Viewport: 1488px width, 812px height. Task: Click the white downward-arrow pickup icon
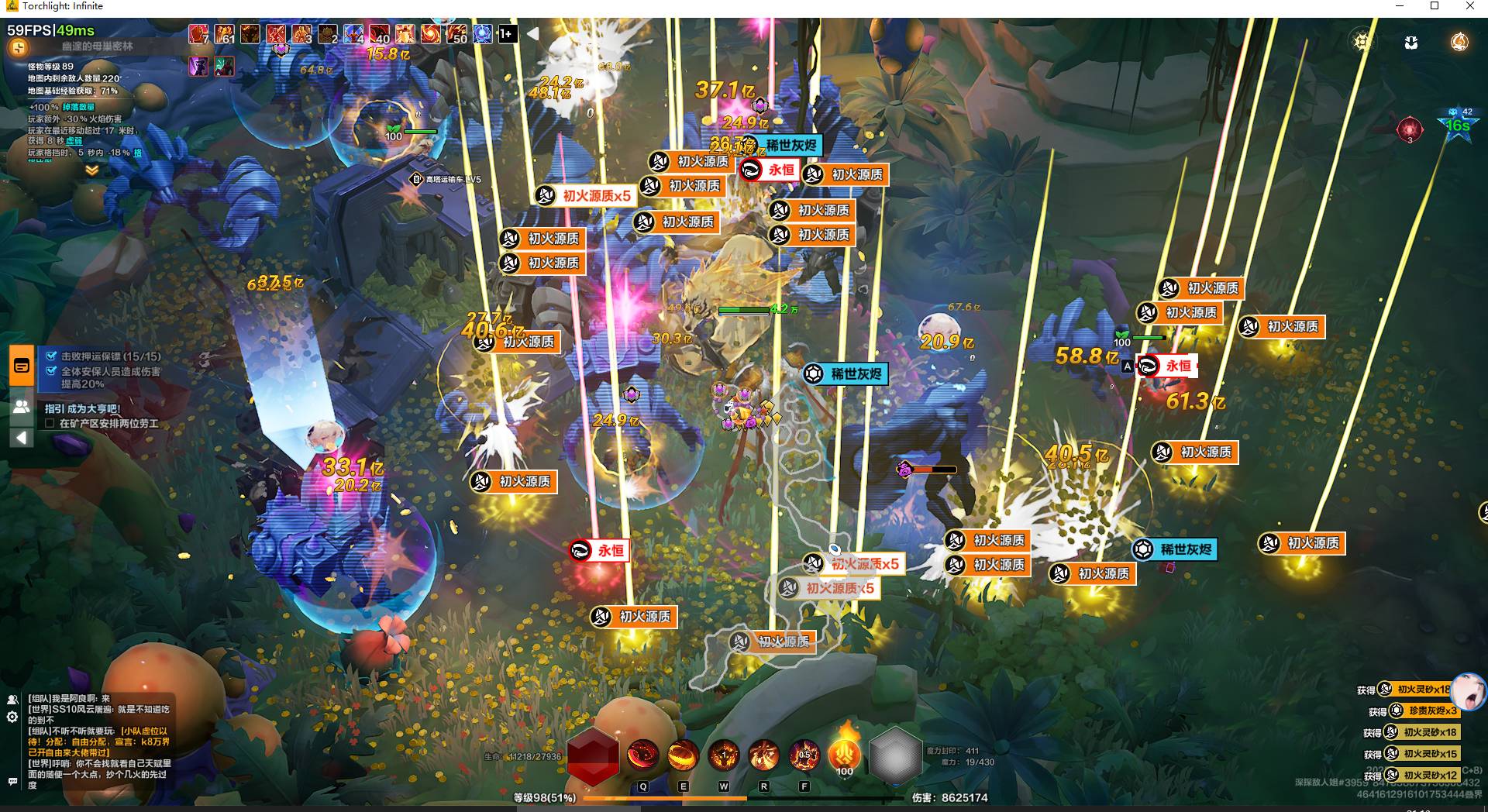[1411, 42]
